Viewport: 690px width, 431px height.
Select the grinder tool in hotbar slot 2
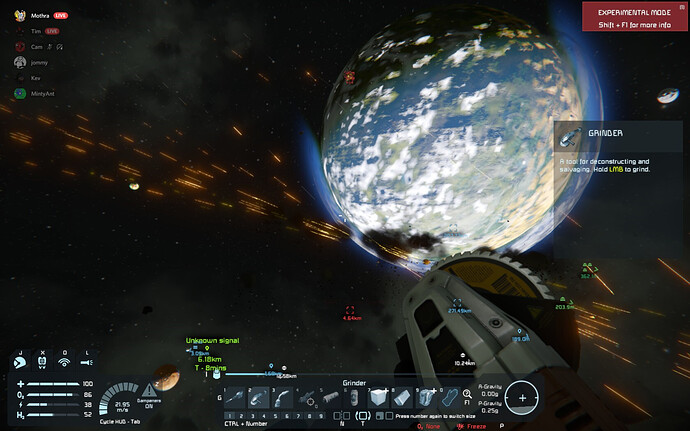pyautogui.click(x=259, y=396)
